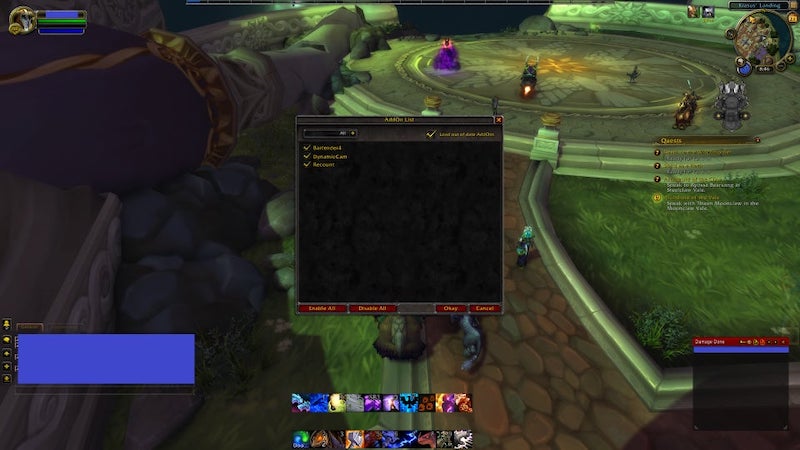Click the Enable All button
Image resolution: width=800 pixels, height=450 pixels.
[322, 308]
